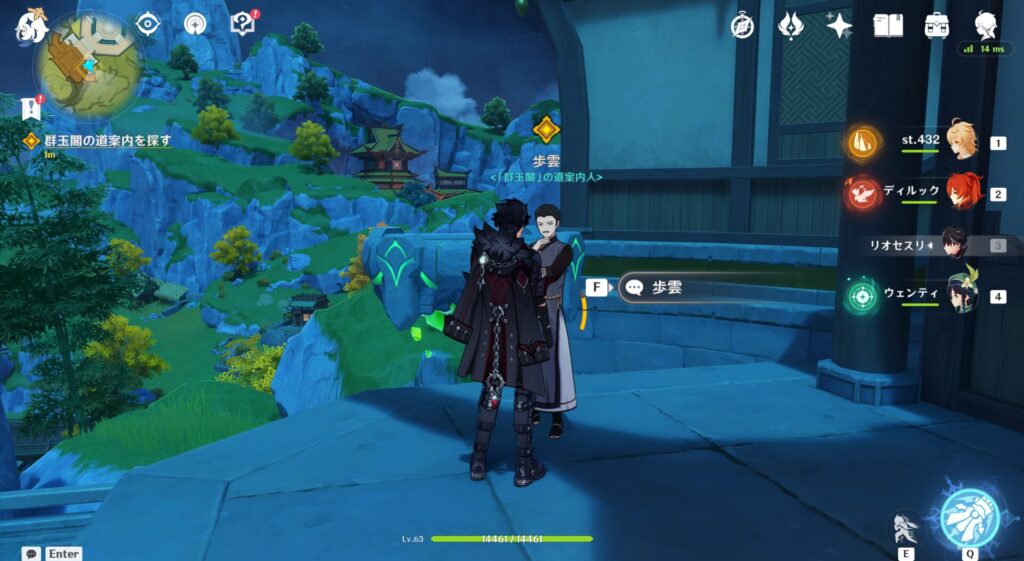1024x561 pixels.
Task: Use the elemental skill icon
Action: 906,528
